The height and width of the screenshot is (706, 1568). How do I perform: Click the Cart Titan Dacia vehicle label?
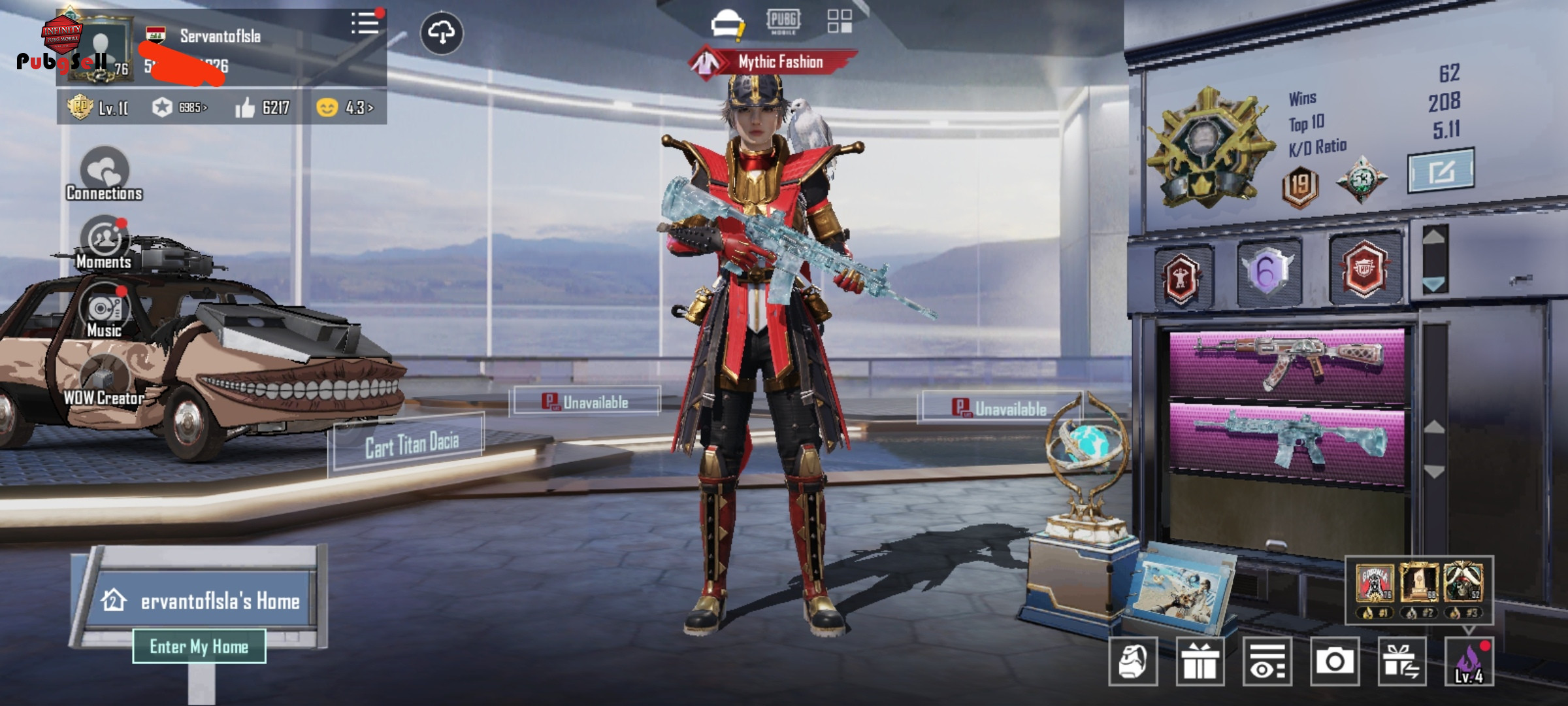410,445
